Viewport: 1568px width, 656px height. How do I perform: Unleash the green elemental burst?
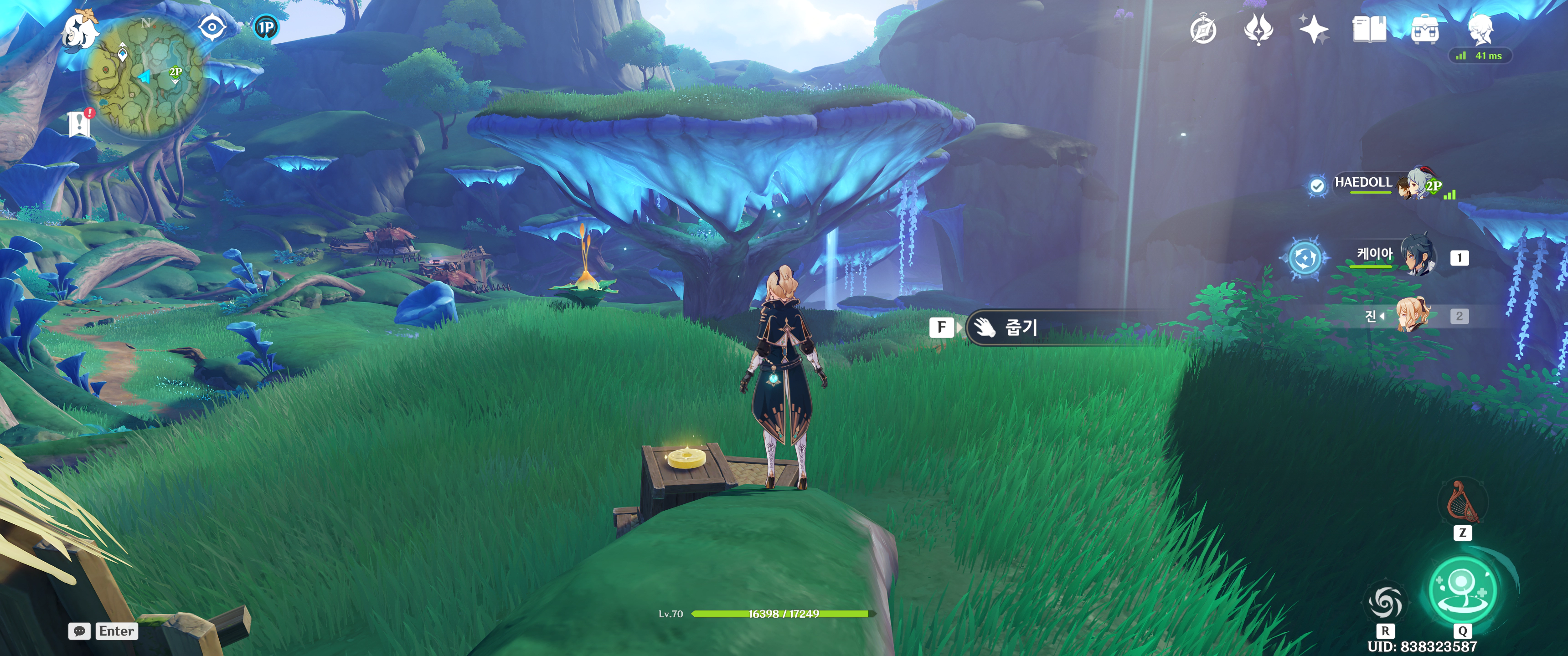click(1462, 589)
